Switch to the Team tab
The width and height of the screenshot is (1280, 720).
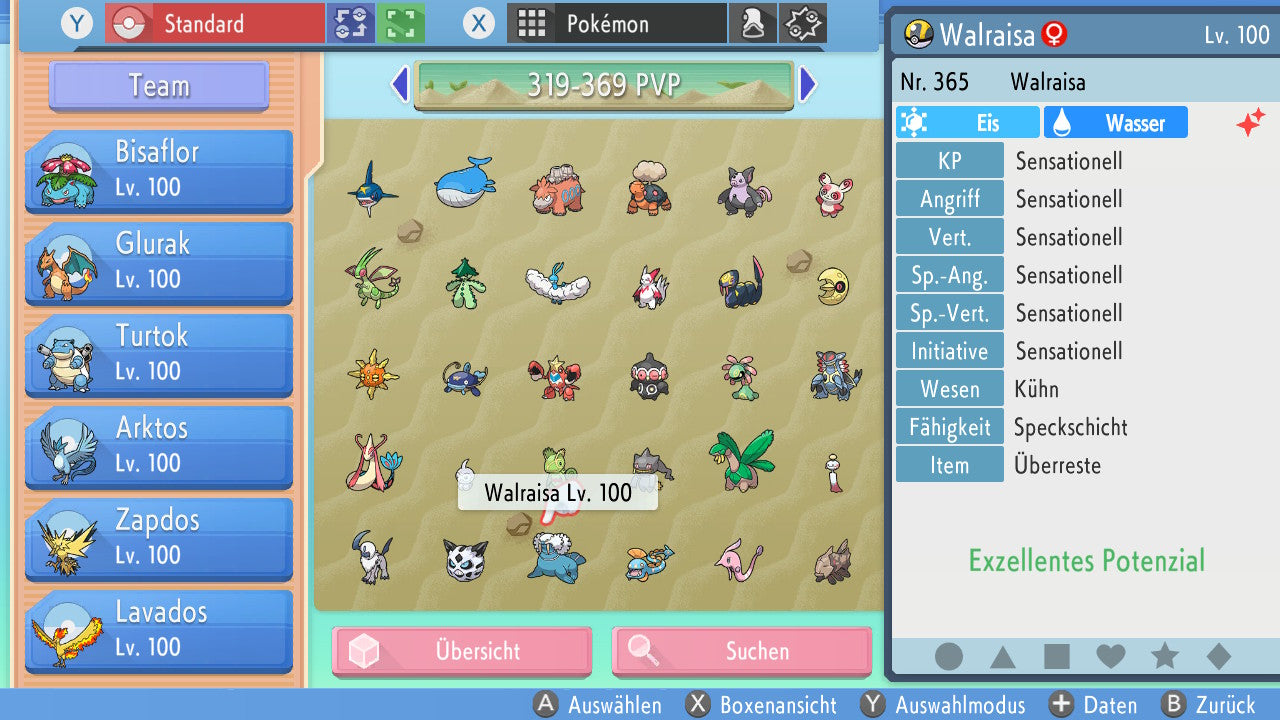[157, 86]
